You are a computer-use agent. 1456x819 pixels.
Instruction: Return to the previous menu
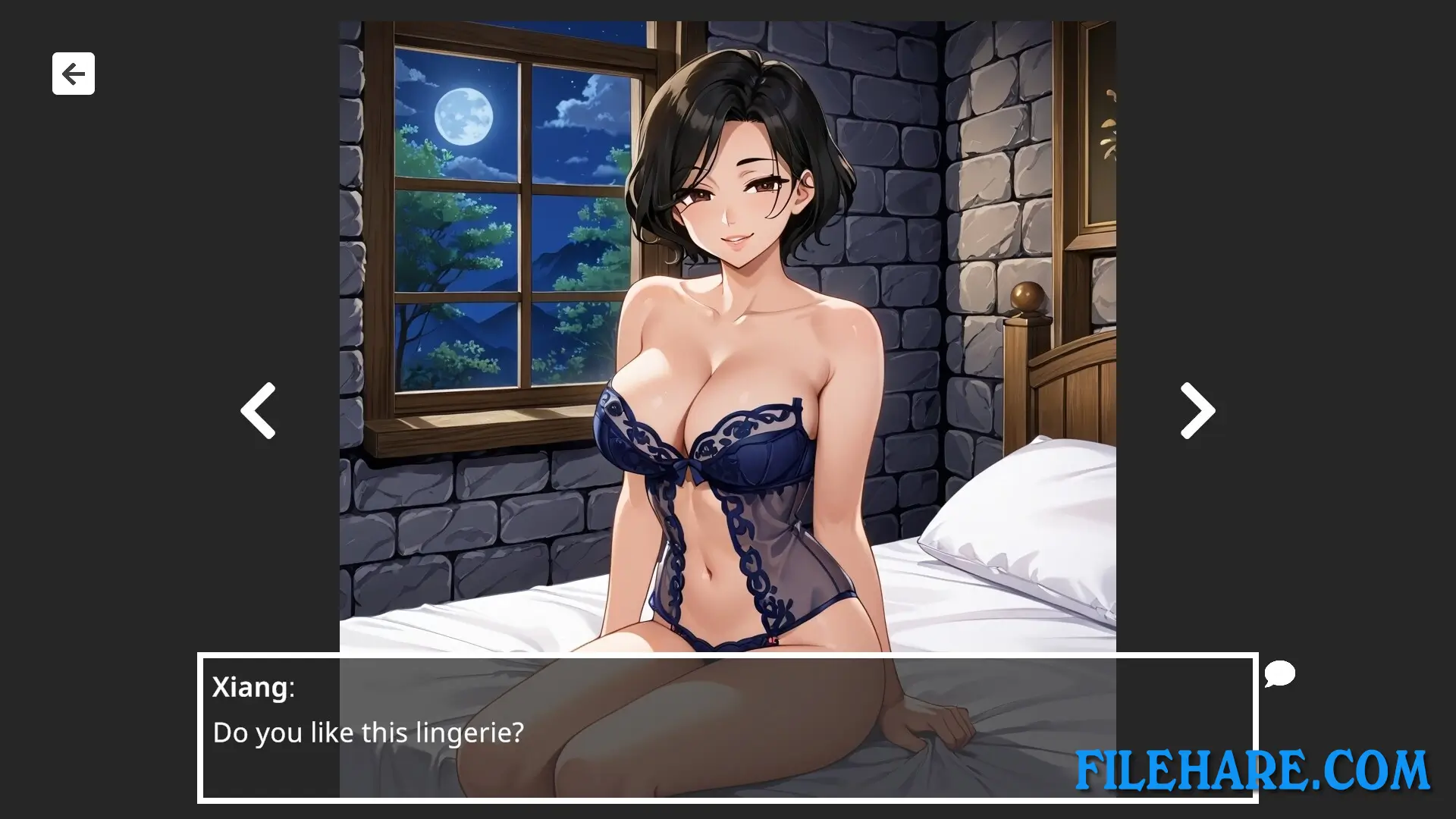[73, 74]
